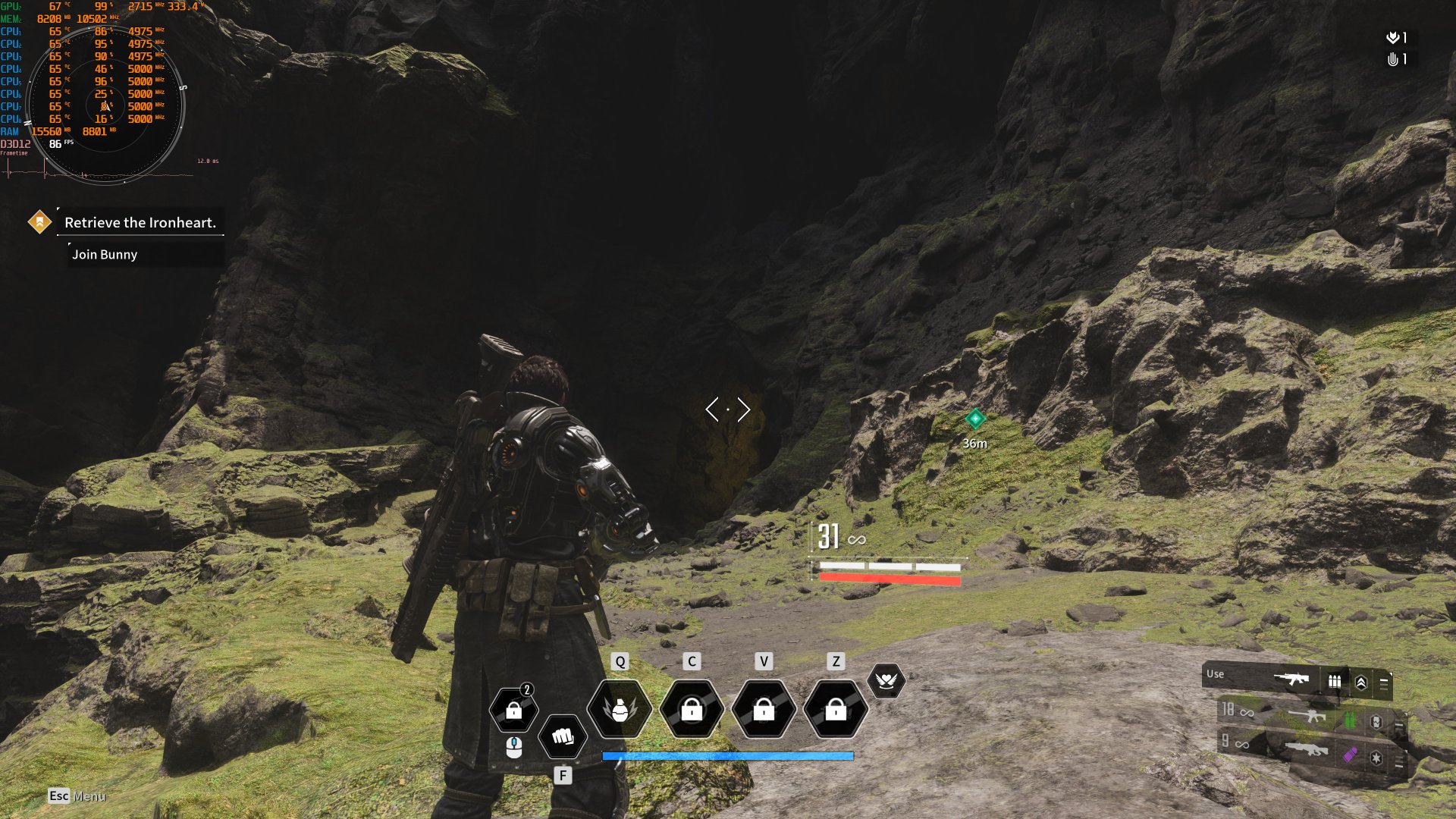Click the melee punch skill icon
The height and width of the screenshot is (819, 1456).
(562, 736)
